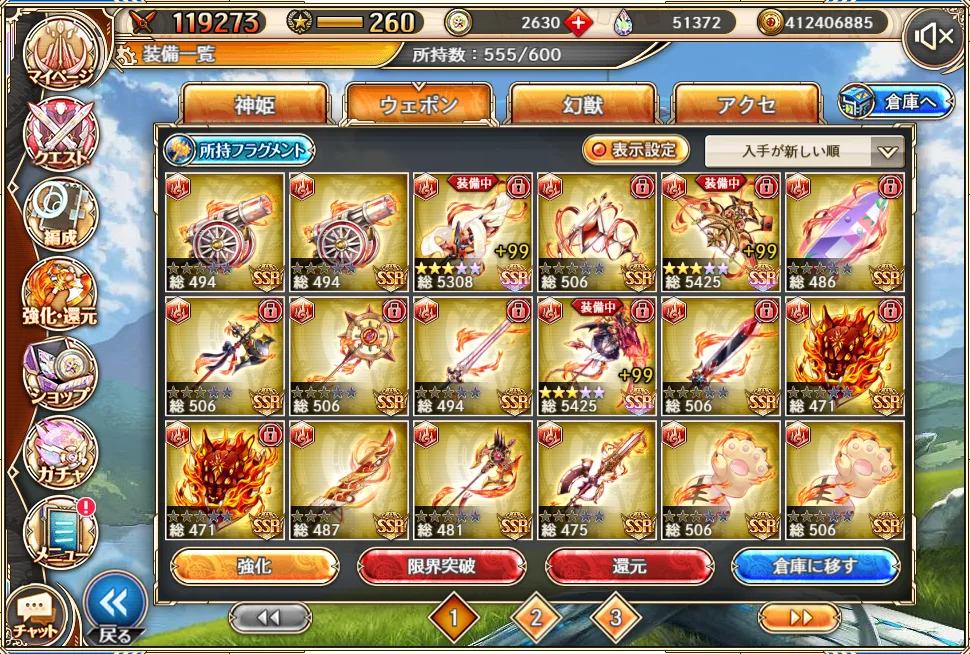Open the クエスト quest menu
970x654 pixels.
pyautogui.click(x=60, y=133)
